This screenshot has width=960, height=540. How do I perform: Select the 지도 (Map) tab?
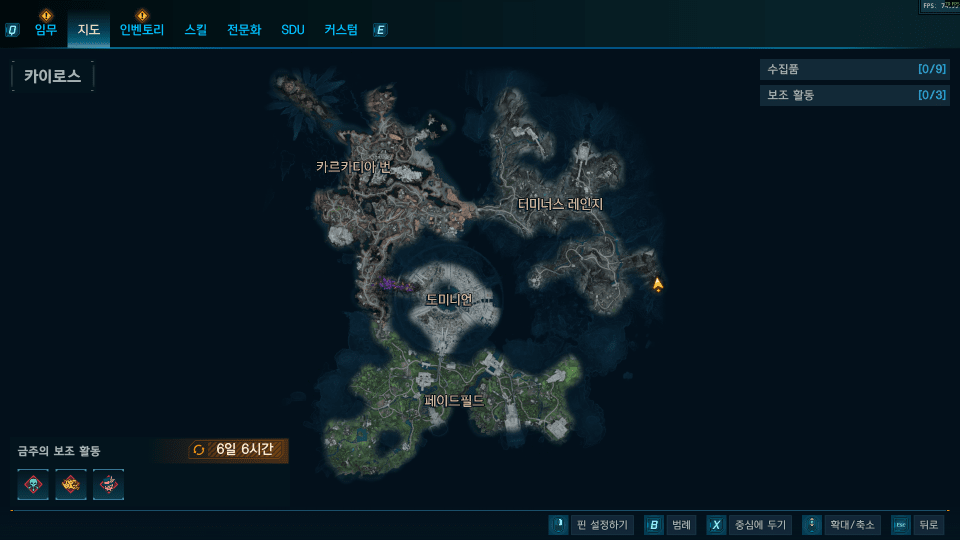click(89, 30)
